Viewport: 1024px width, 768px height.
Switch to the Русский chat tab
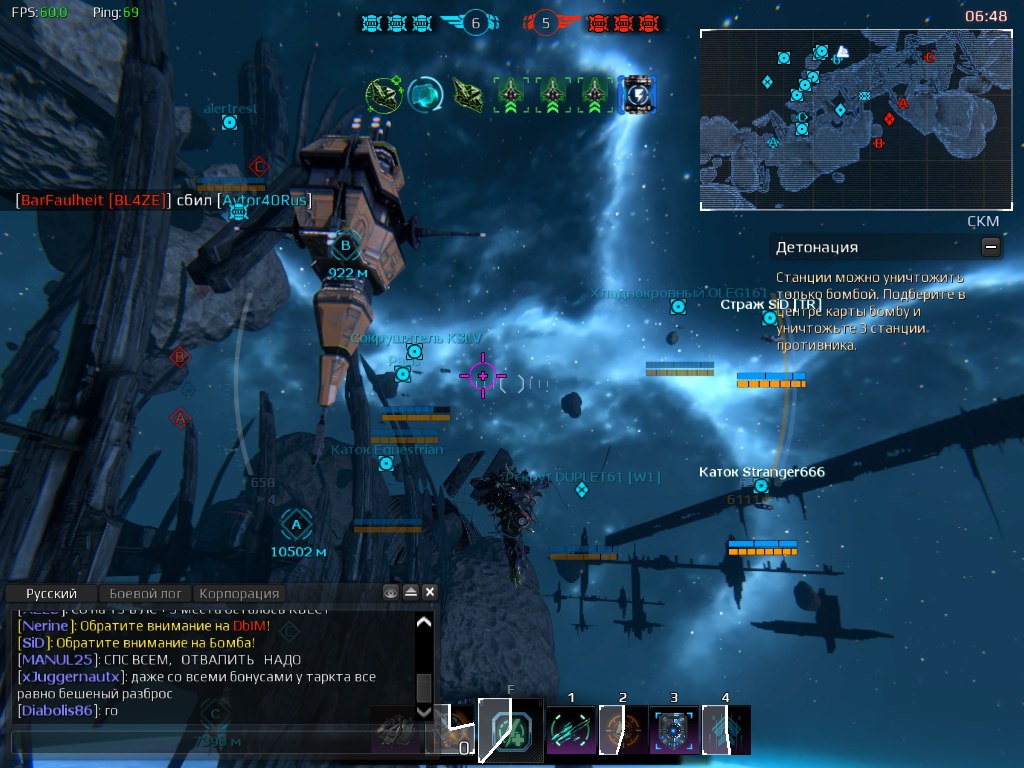(x=50, y=593)
